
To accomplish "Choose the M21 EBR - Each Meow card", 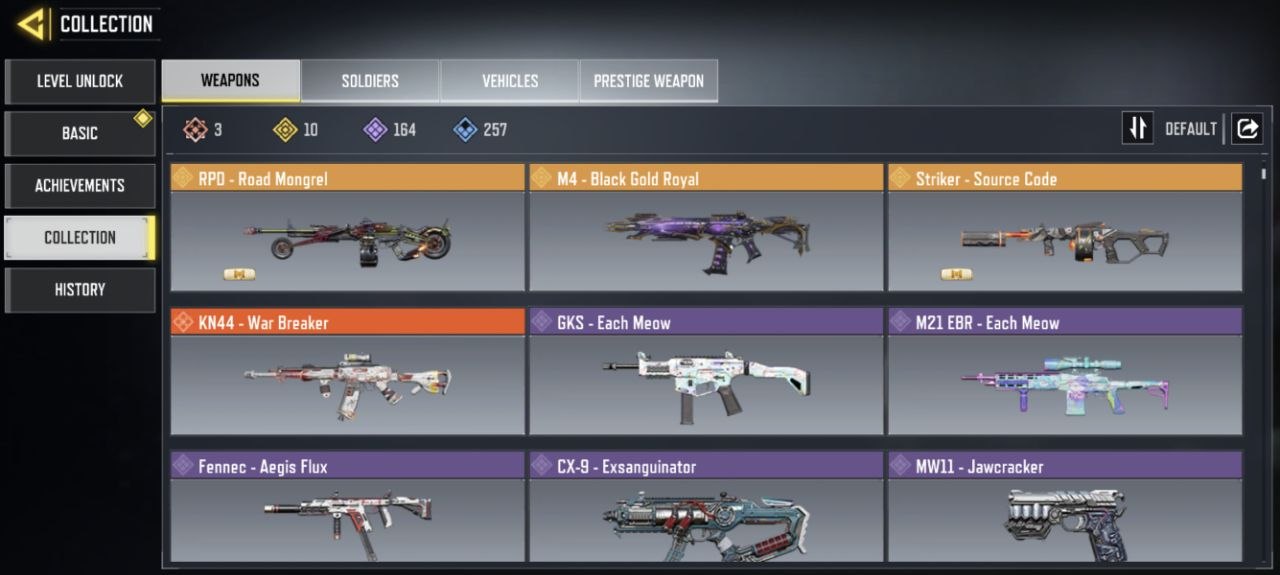I will point(1065,372).
